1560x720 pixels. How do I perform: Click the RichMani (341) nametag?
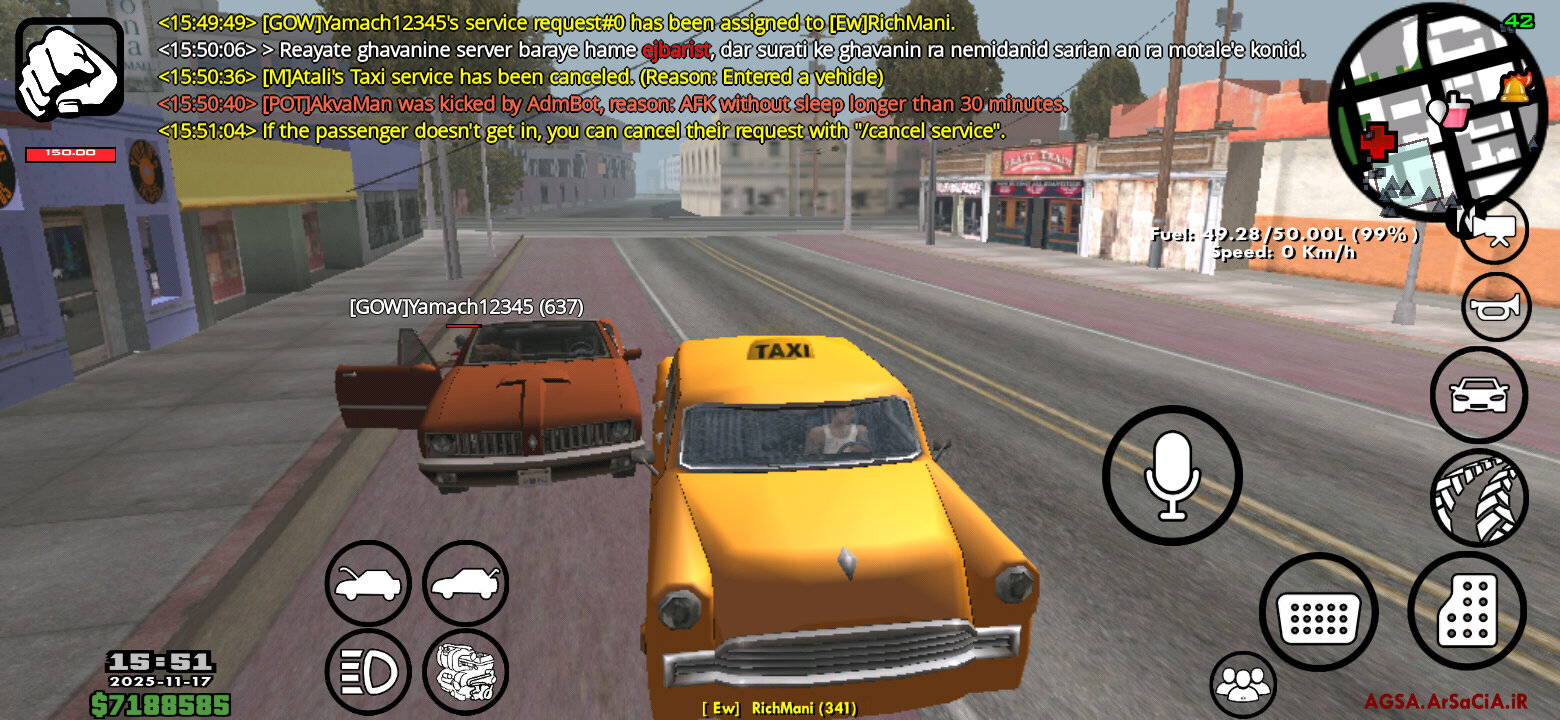pyautogui.click(x=778, y=705)
